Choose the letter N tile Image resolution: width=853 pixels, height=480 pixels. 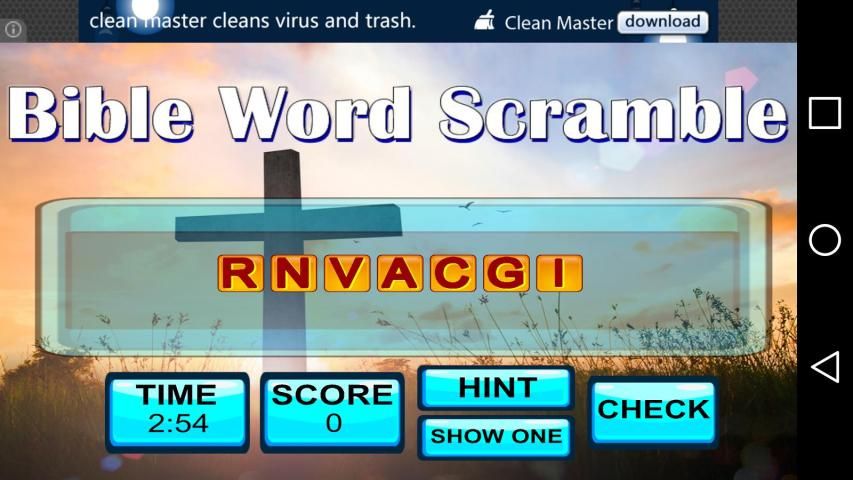[293, 273]
